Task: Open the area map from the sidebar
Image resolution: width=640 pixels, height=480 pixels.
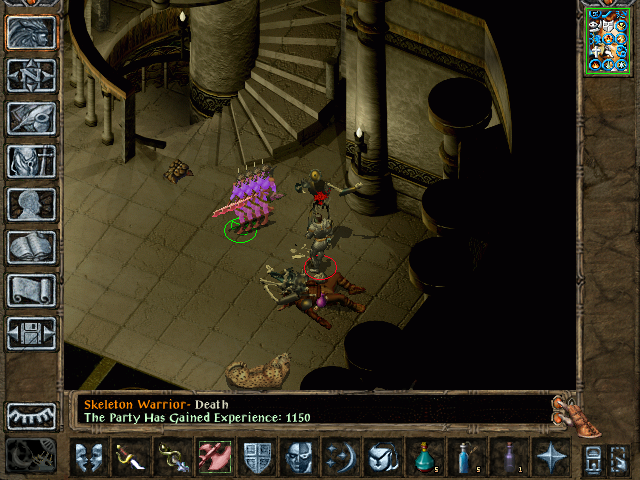Action: coord(31,75)
